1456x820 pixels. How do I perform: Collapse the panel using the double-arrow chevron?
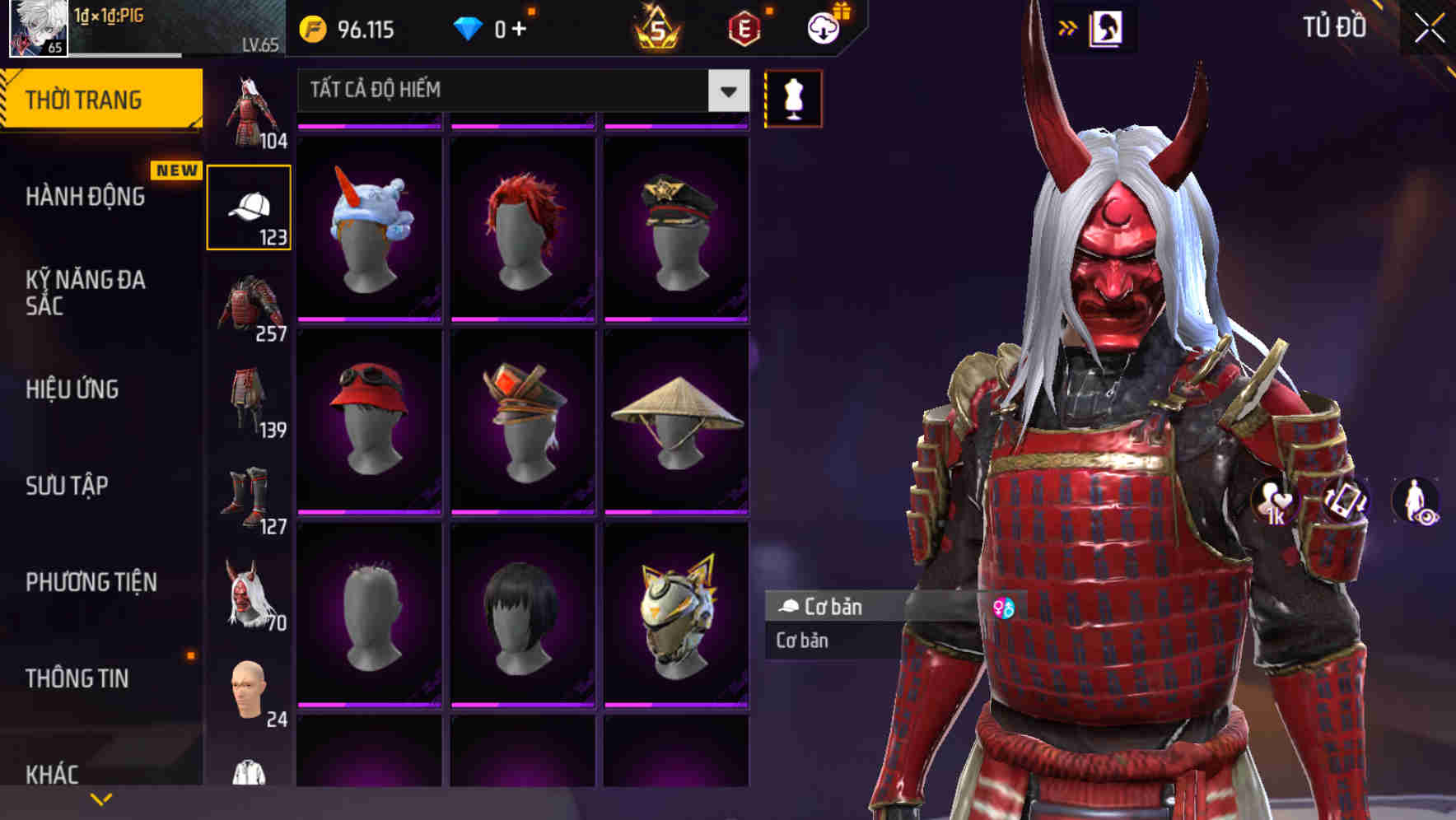point(1068,27)
